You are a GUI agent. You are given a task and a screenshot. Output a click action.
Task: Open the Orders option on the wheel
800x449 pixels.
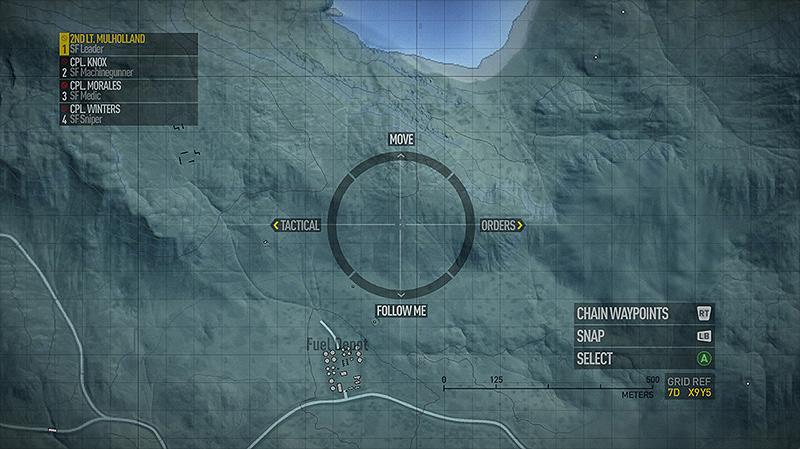pyautogui.click(x=502, y=226)
